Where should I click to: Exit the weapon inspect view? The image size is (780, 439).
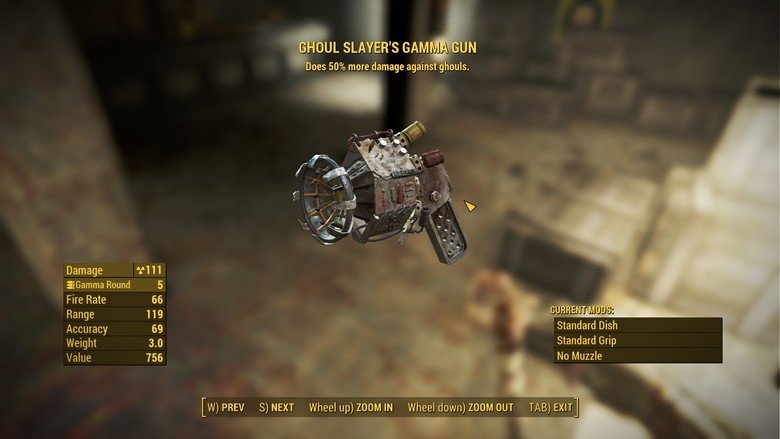pos(551,408)
